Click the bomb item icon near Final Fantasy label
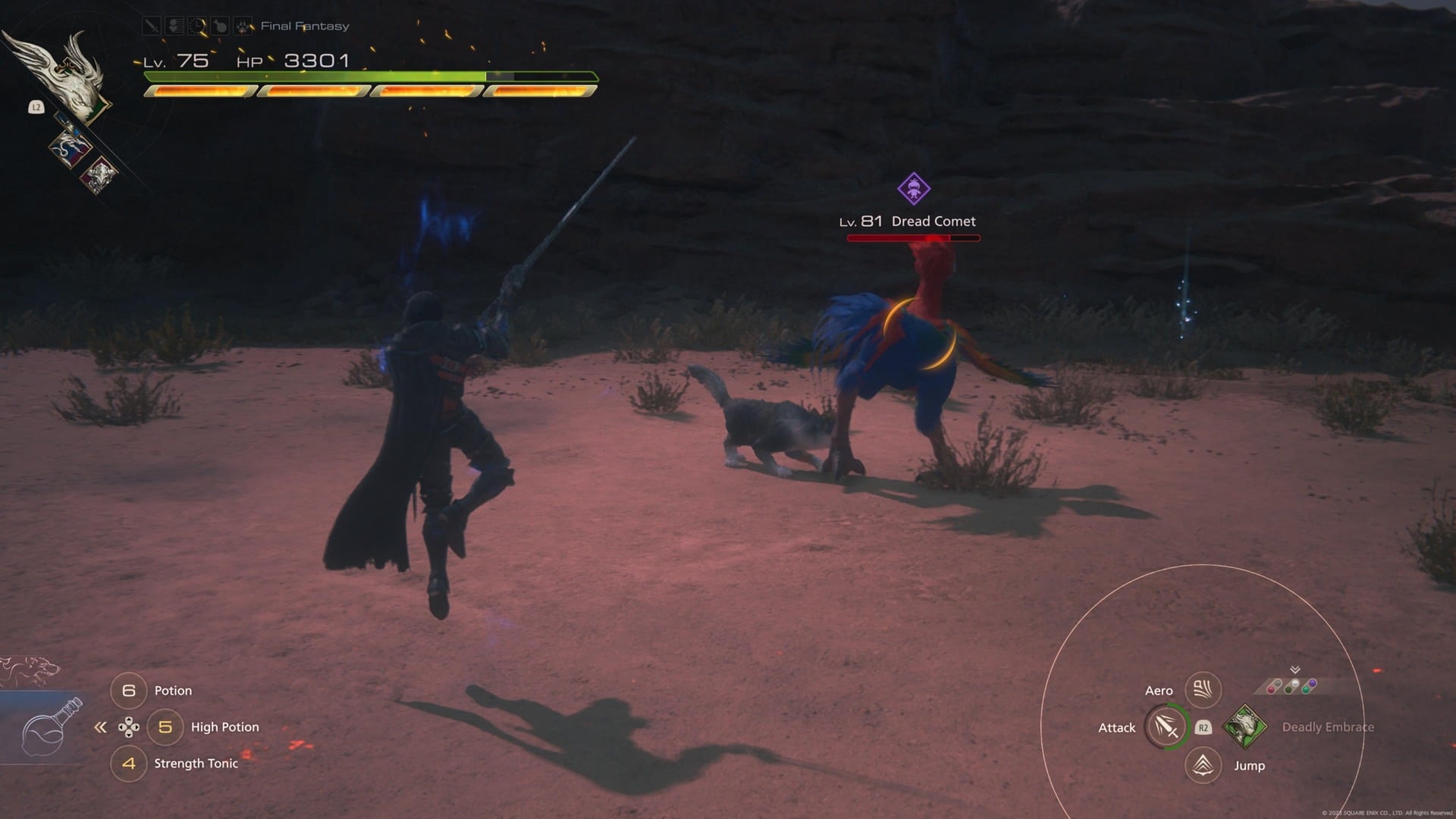The width and height of the screenshot is (1456, 819). (x=220, y=25)
